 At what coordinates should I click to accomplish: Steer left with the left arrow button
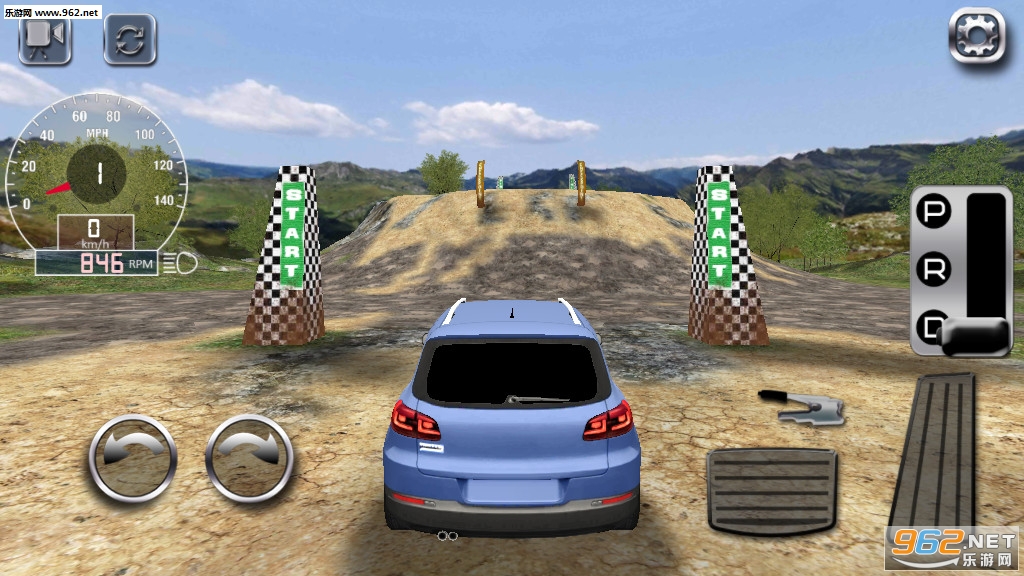coord(133,458)
